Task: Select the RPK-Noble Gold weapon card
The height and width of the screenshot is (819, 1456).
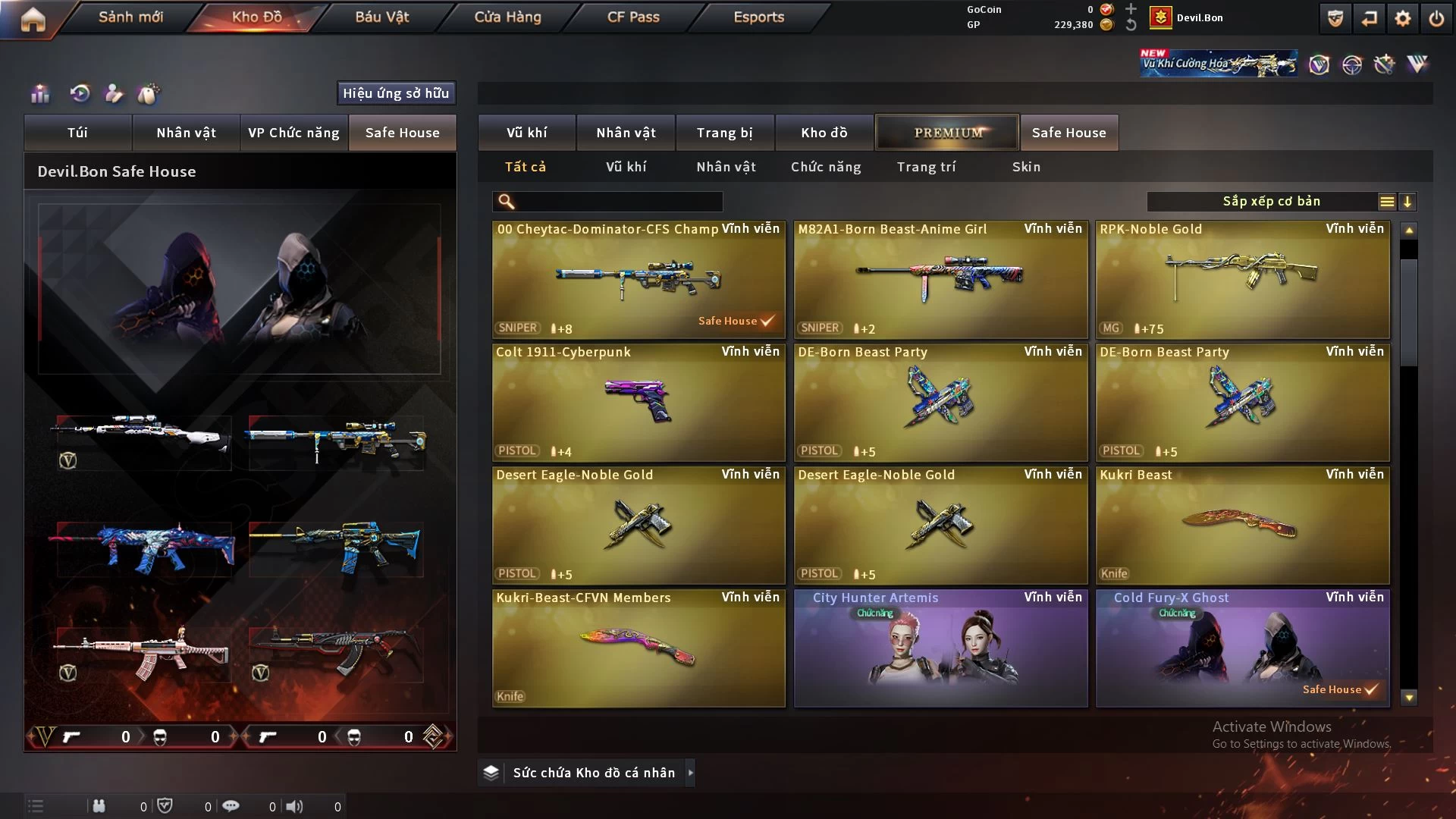Action: [1242, 279]
